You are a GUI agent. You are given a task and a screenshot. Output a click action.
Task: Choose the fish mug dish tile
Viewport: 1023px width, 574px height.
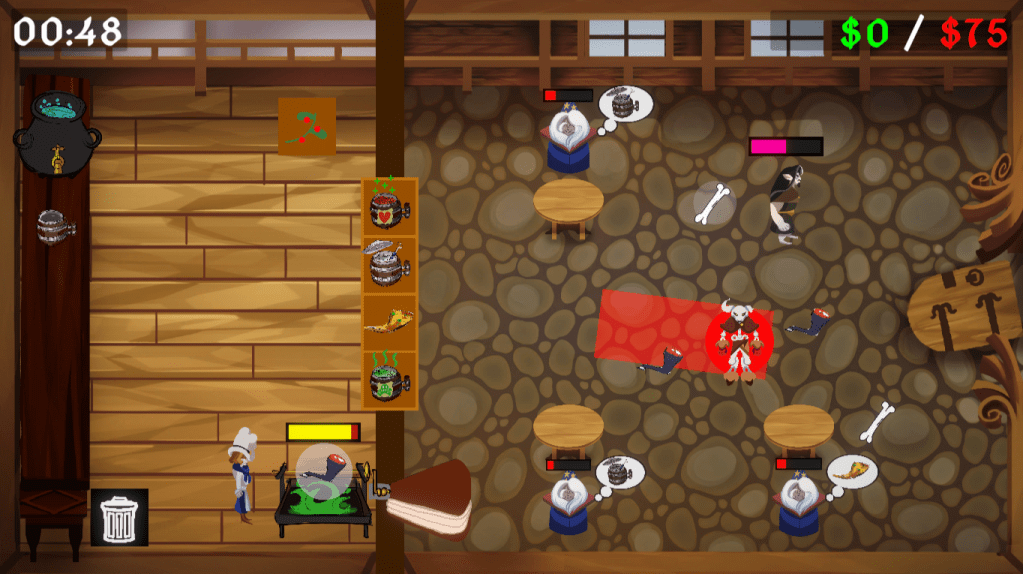tap(390, 264)
